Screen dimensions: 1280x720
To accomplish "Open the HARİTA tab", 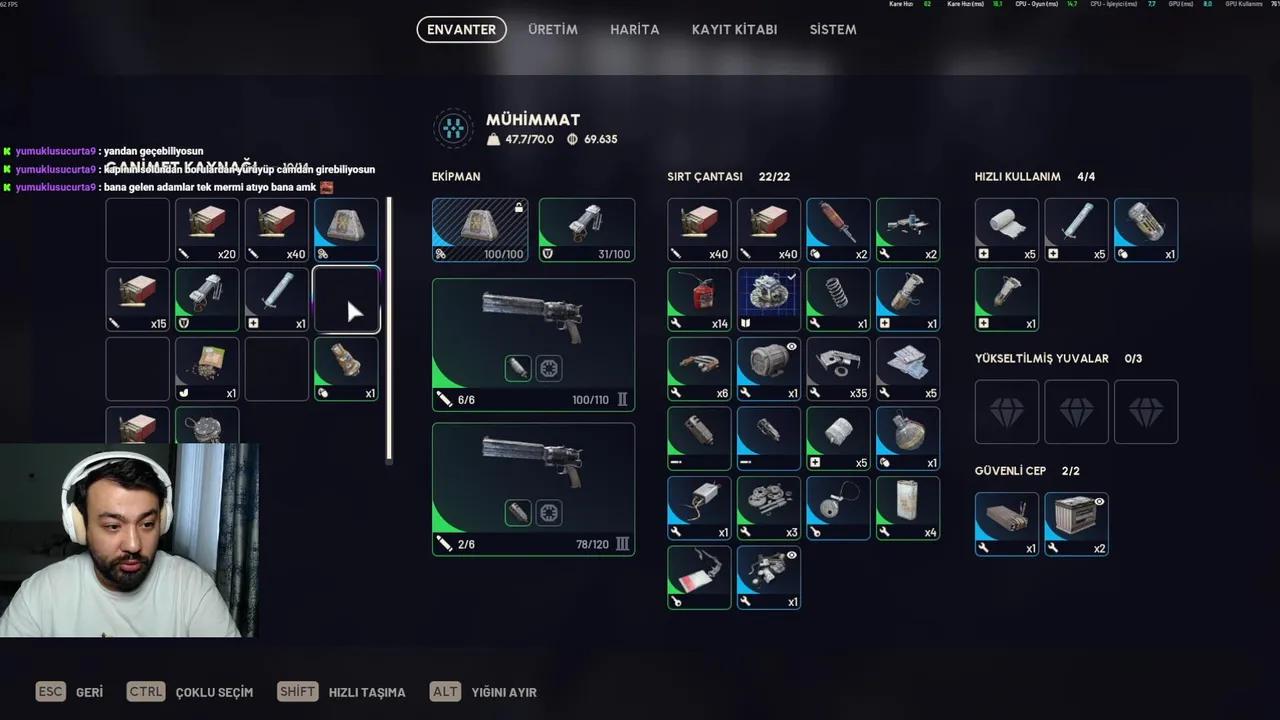I will pos(634,30).
